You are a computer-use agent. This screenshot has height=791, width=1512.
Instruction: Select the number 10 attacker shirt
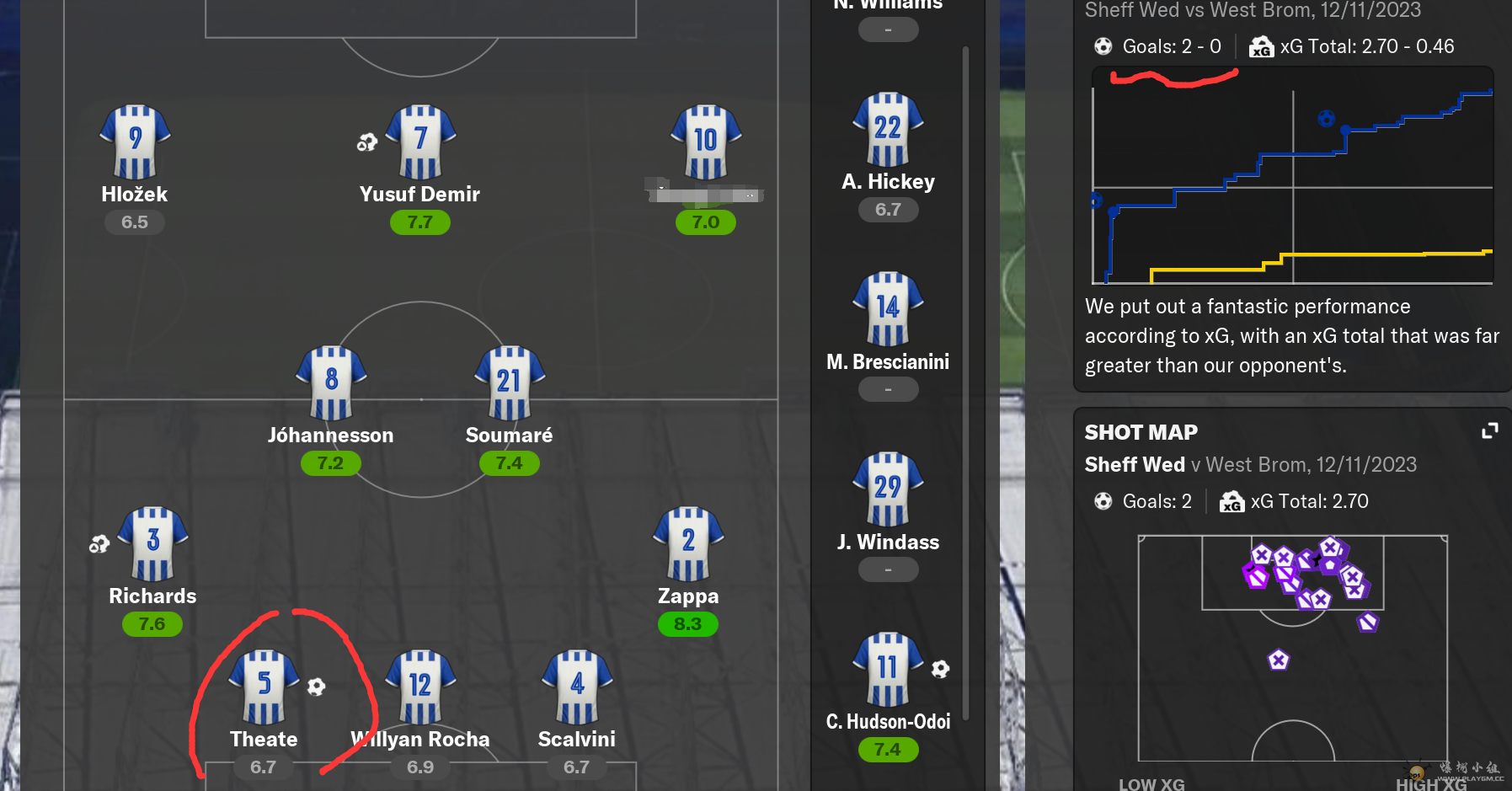pos(706,142)
